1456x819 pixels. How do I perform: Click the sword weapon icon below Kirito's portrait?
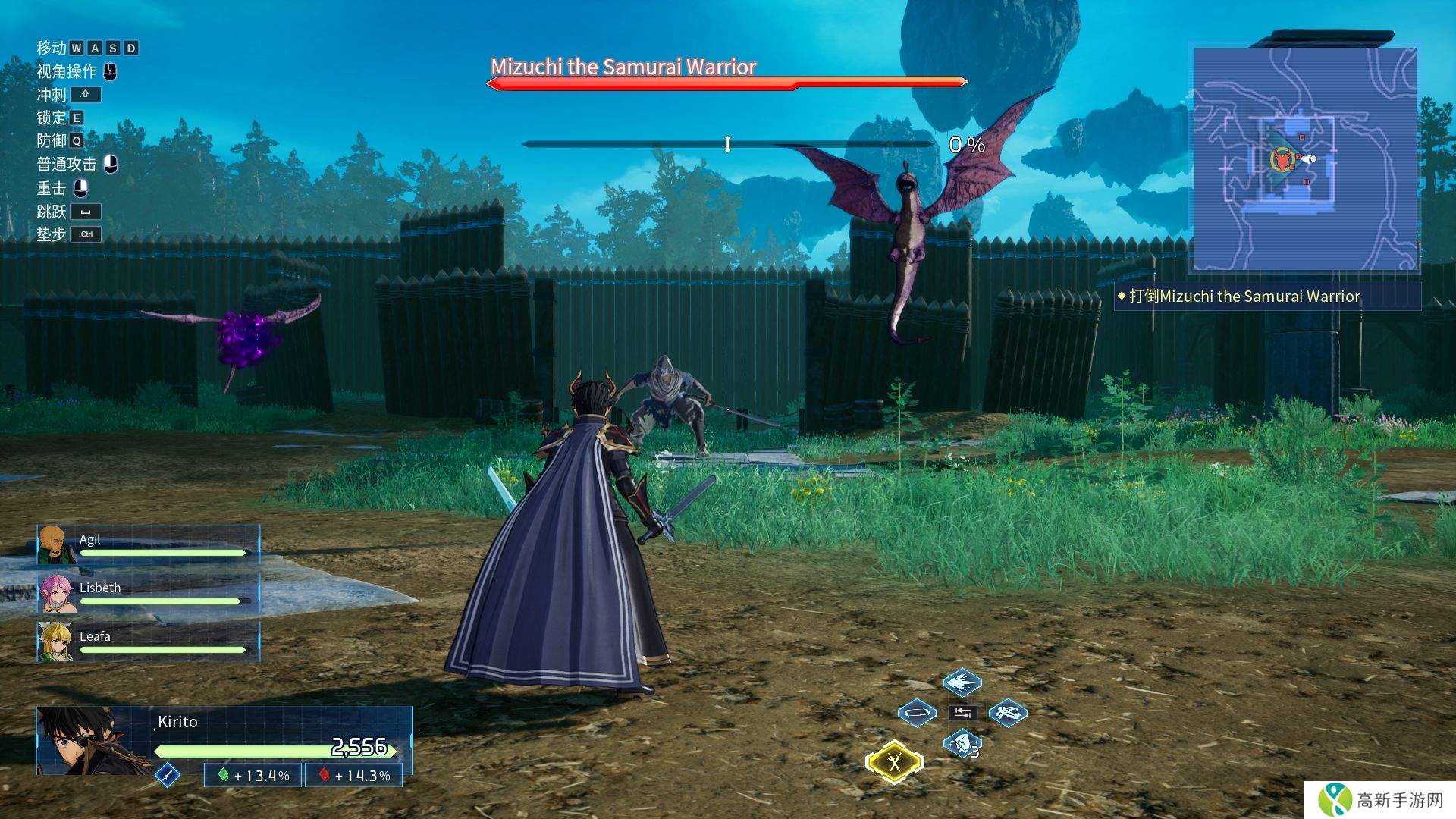168,774
